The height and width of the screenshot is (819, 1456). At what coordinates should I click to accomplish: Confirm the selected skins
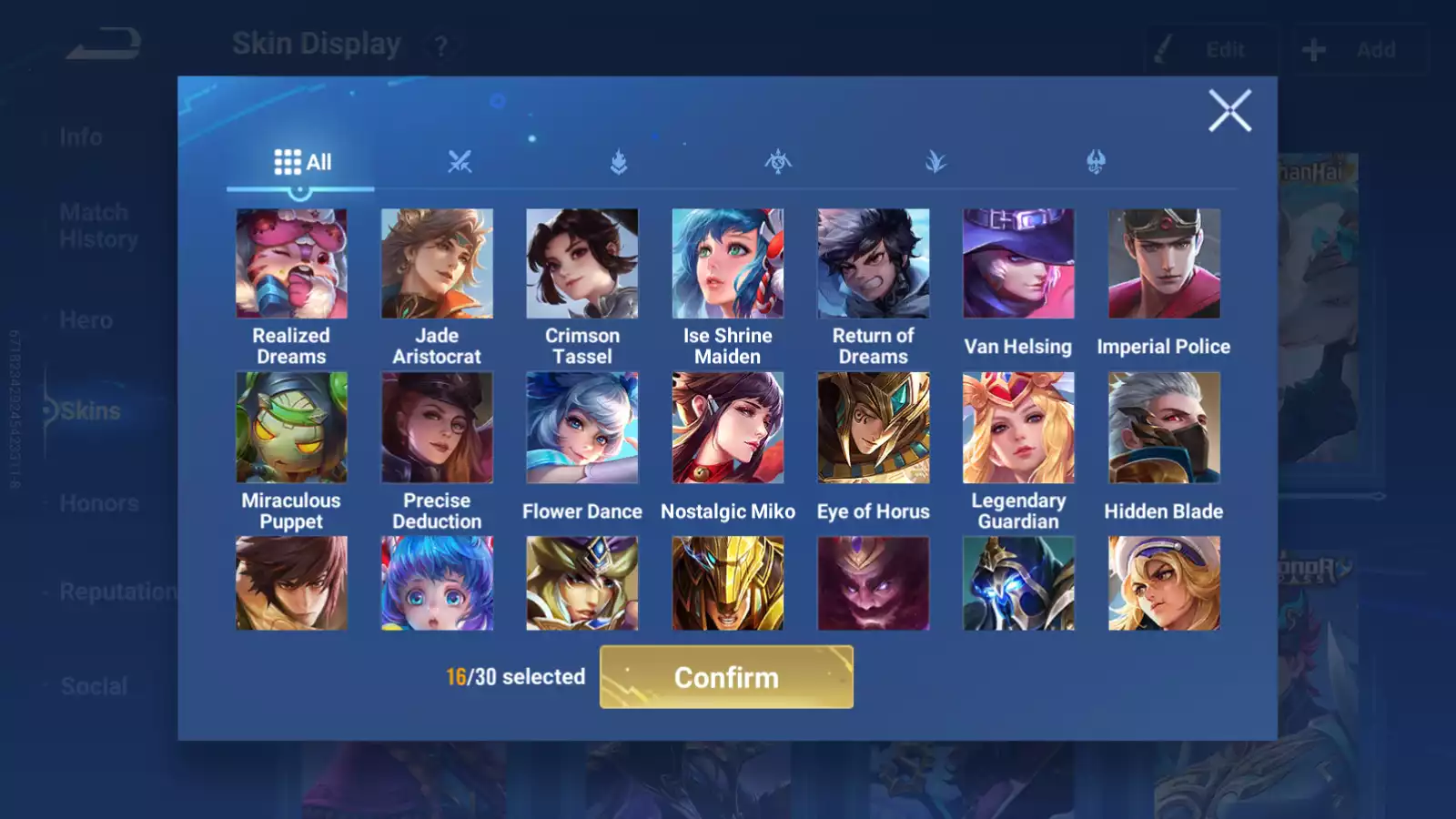(x=726, y=677)
